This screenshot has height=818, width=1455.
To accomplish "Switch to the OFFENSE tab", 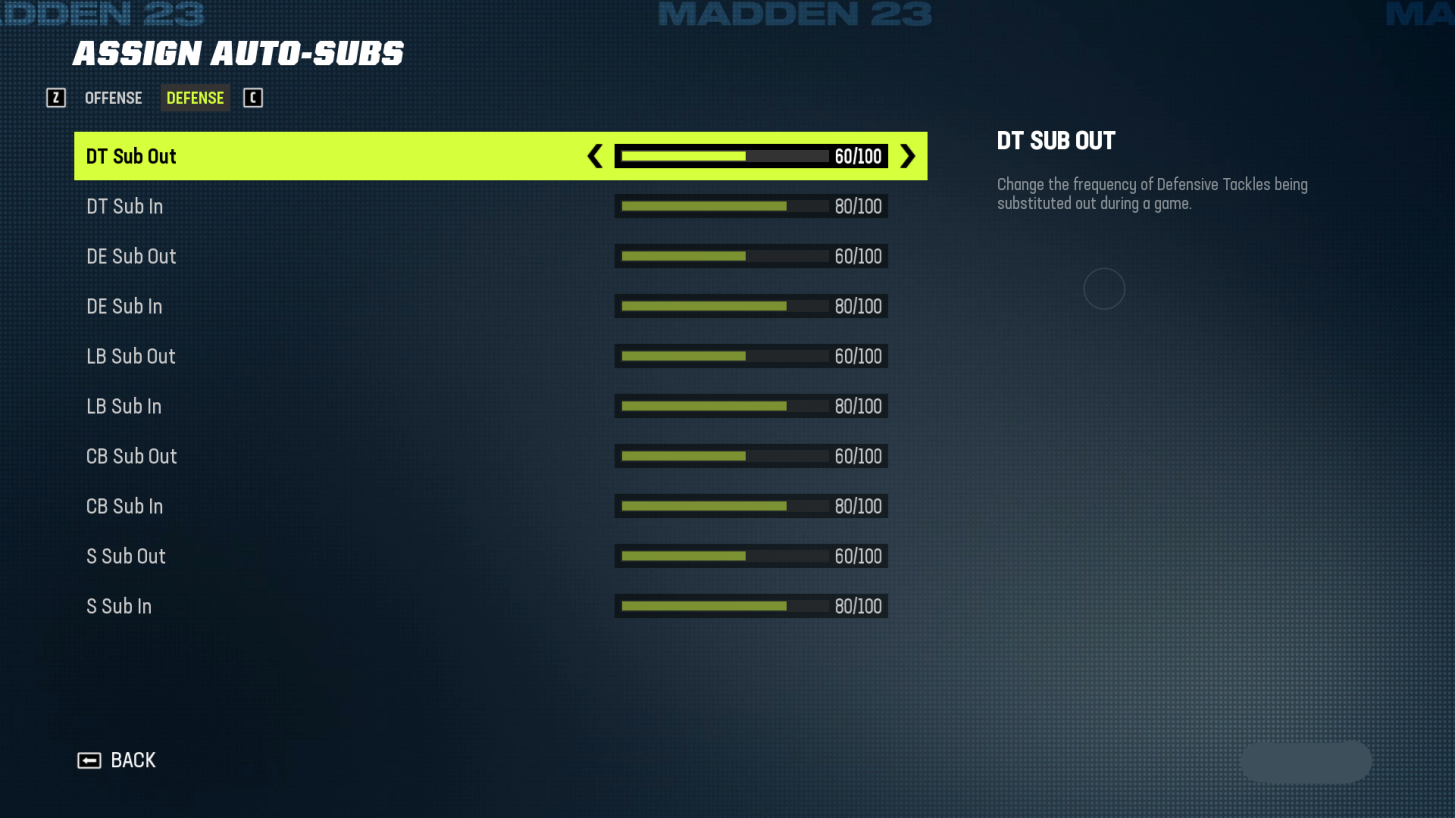I will 113,97.
